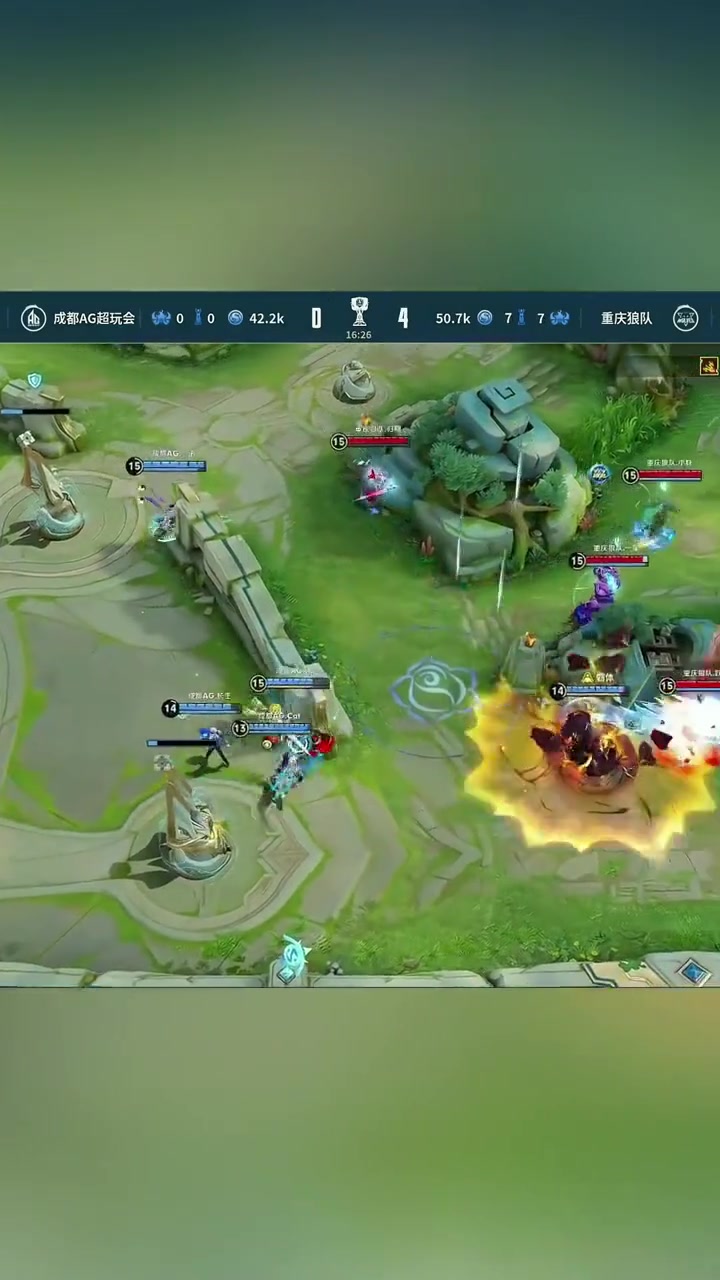Image resolution: width=720 pixels, height=1280 pixels.
Task: Select the small orange icon below the scoreboard
Action: 709,366
